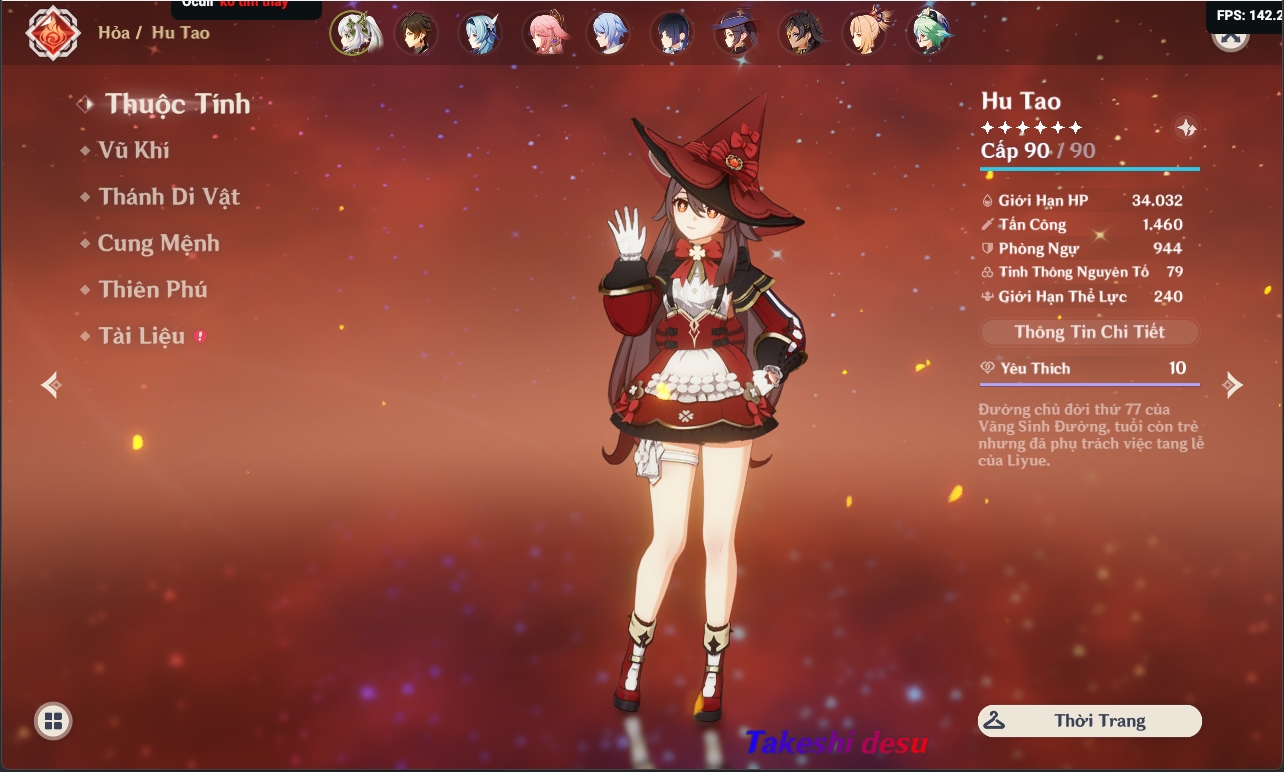Select Eula's portrait from the party row
The width and height of the screenshot is (1284, 772).
[x=480, y=33]
